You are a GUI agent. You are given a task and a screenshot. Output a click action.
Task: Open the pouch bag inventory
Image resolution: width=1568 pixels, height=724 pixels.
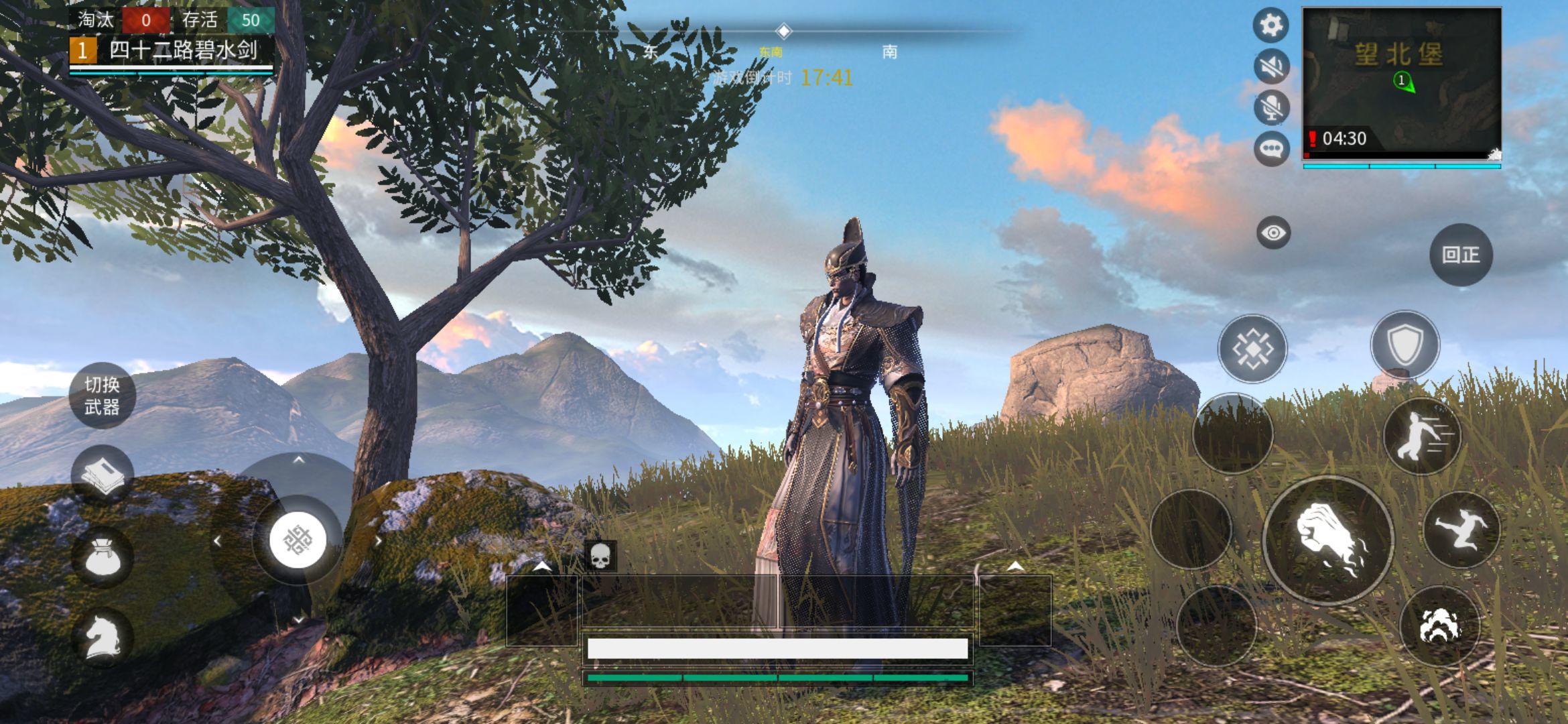coord(102,556)
